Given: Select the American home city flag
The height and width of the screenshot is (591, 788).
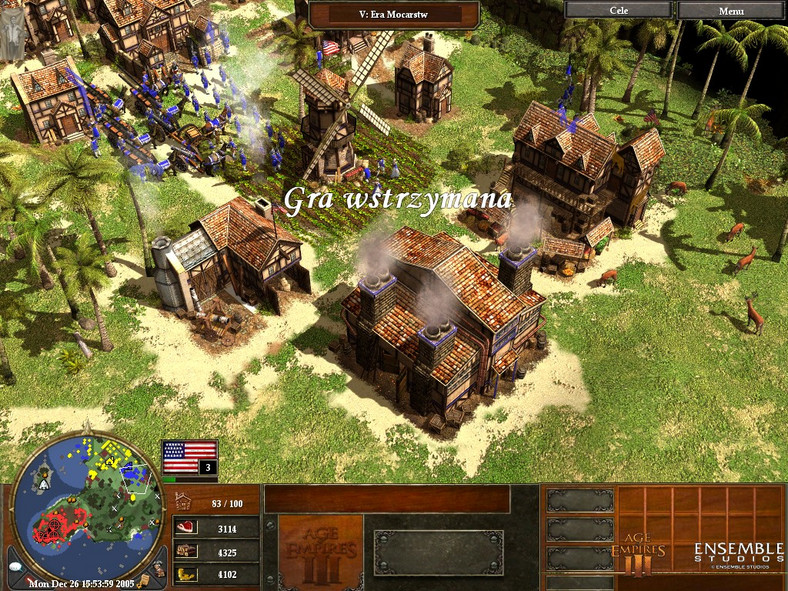Looking at the screenshot, I should (189, 454).
